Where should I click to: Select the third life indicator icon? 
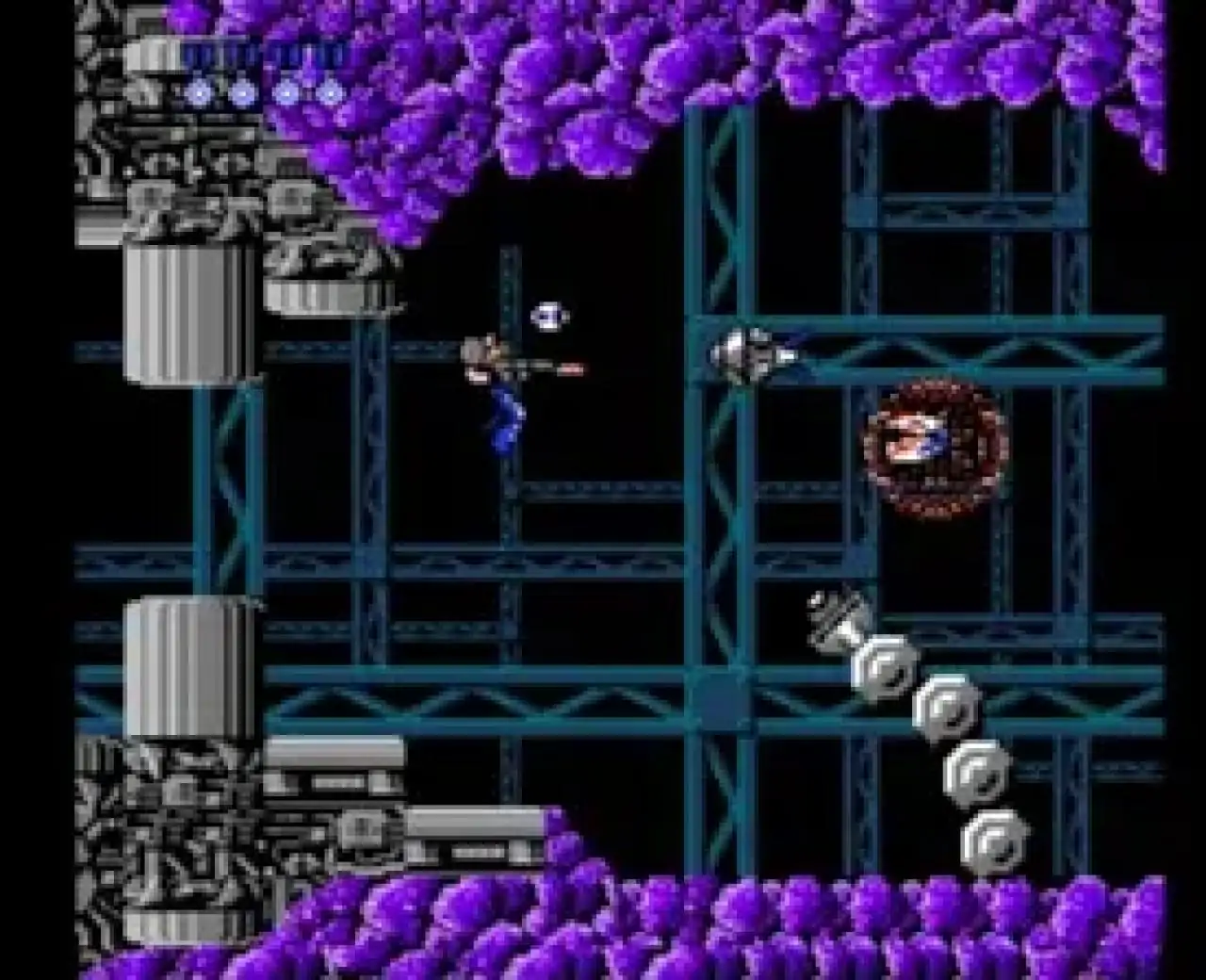tap(285, 92)
